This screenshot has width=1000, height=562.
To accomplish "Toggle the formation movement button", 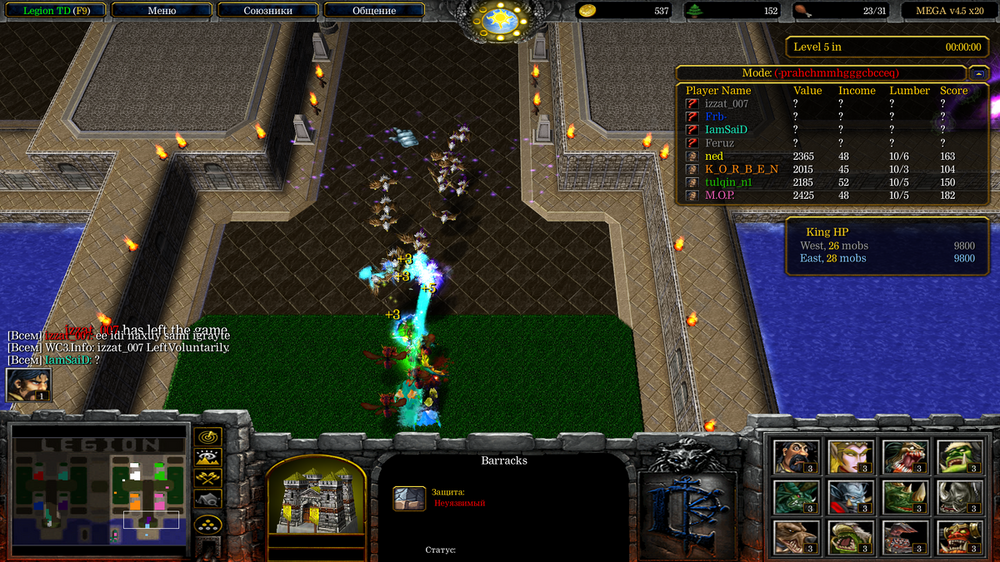I will [208, 523].
